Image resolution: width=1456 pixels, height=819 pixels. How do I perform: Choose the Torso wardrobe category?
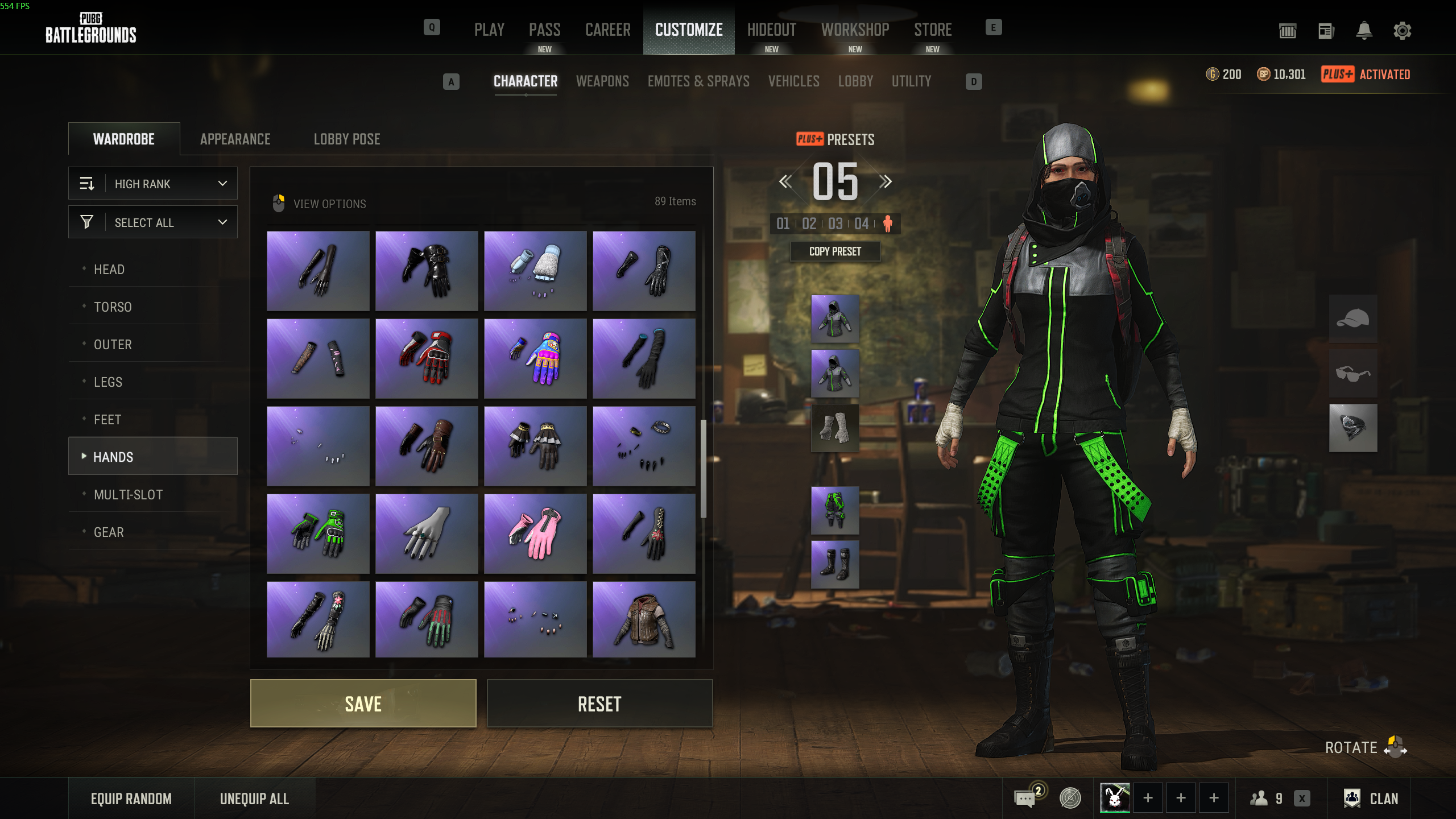point(113,307)
